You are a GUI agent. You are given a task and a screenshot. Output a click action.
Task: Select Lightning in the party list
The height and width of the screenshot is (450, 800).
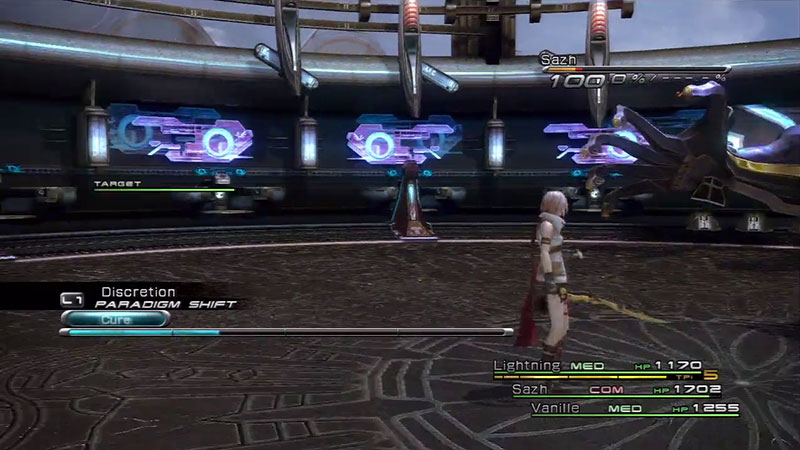tap(527, 366)
